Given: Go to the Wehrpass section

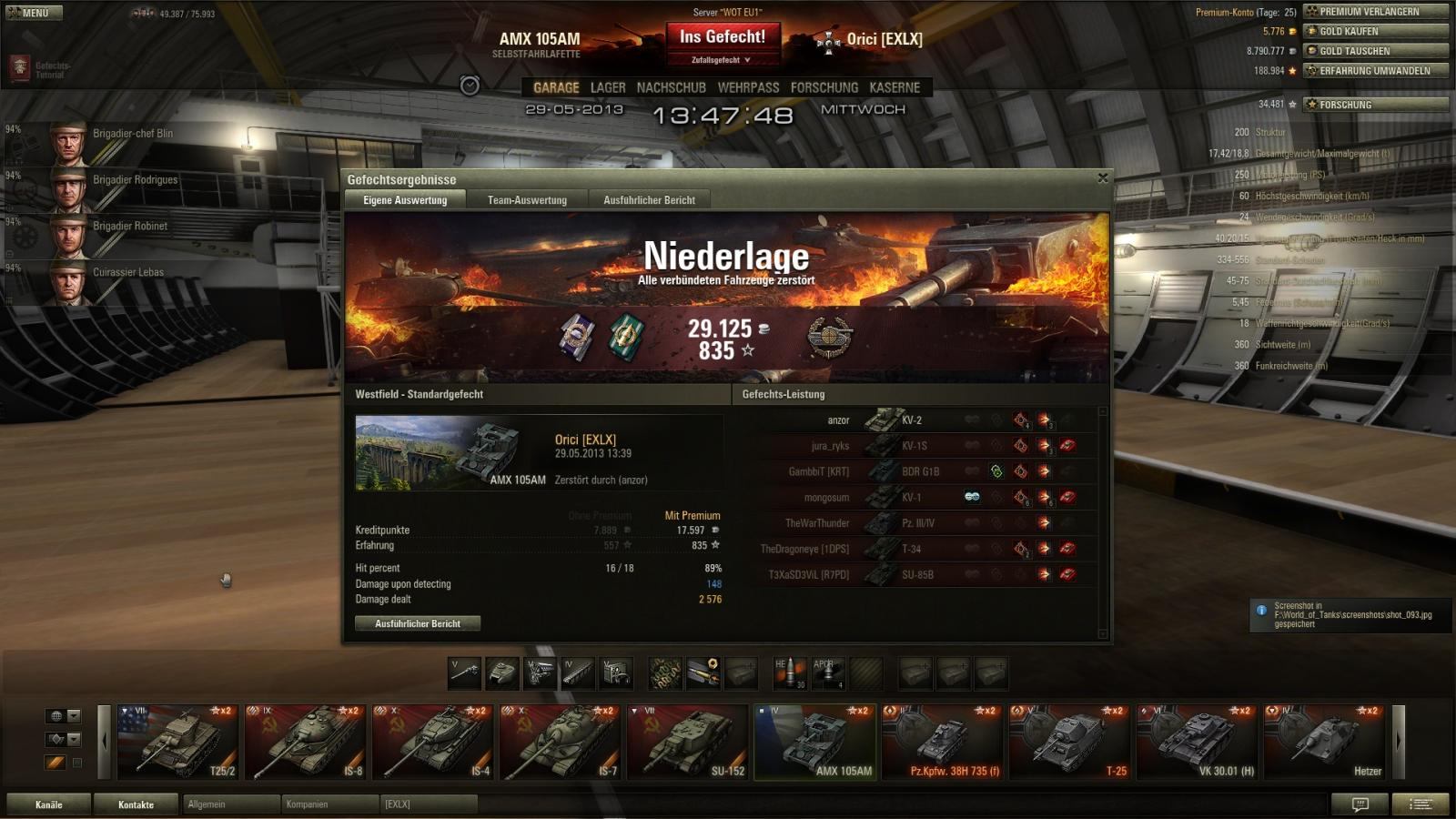Looking at the screenshot, I should [748, 87].
